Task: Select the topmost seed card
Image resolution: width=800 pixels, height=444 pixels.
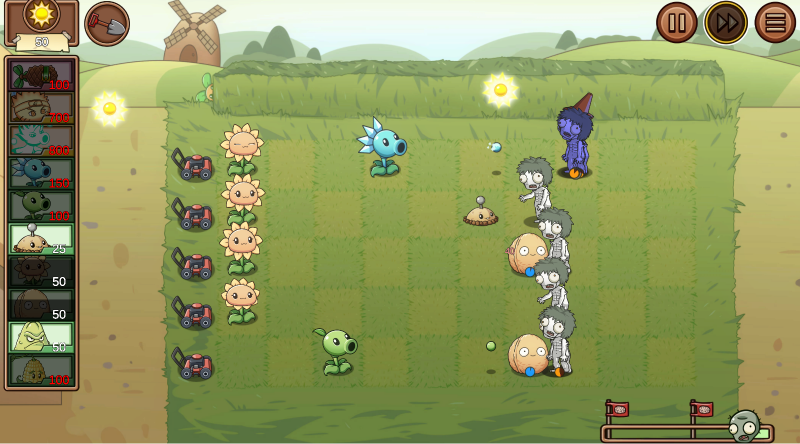Action: 41,75
